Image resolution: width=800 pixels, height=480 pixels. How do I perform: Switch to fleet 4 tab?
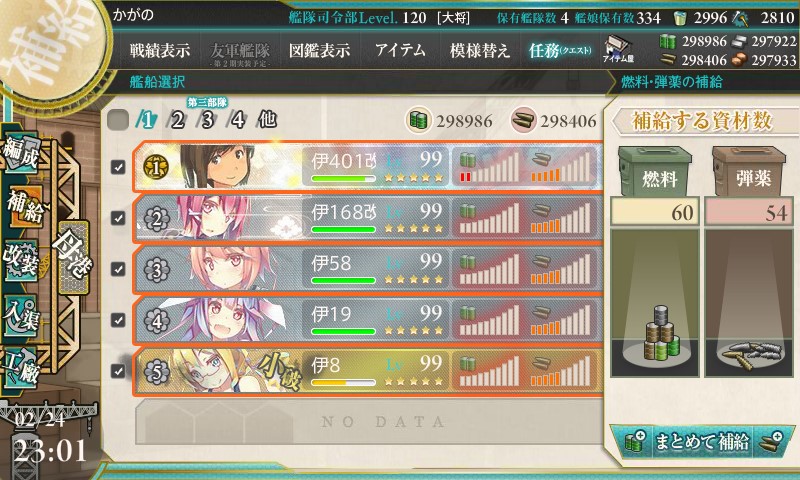238,120
